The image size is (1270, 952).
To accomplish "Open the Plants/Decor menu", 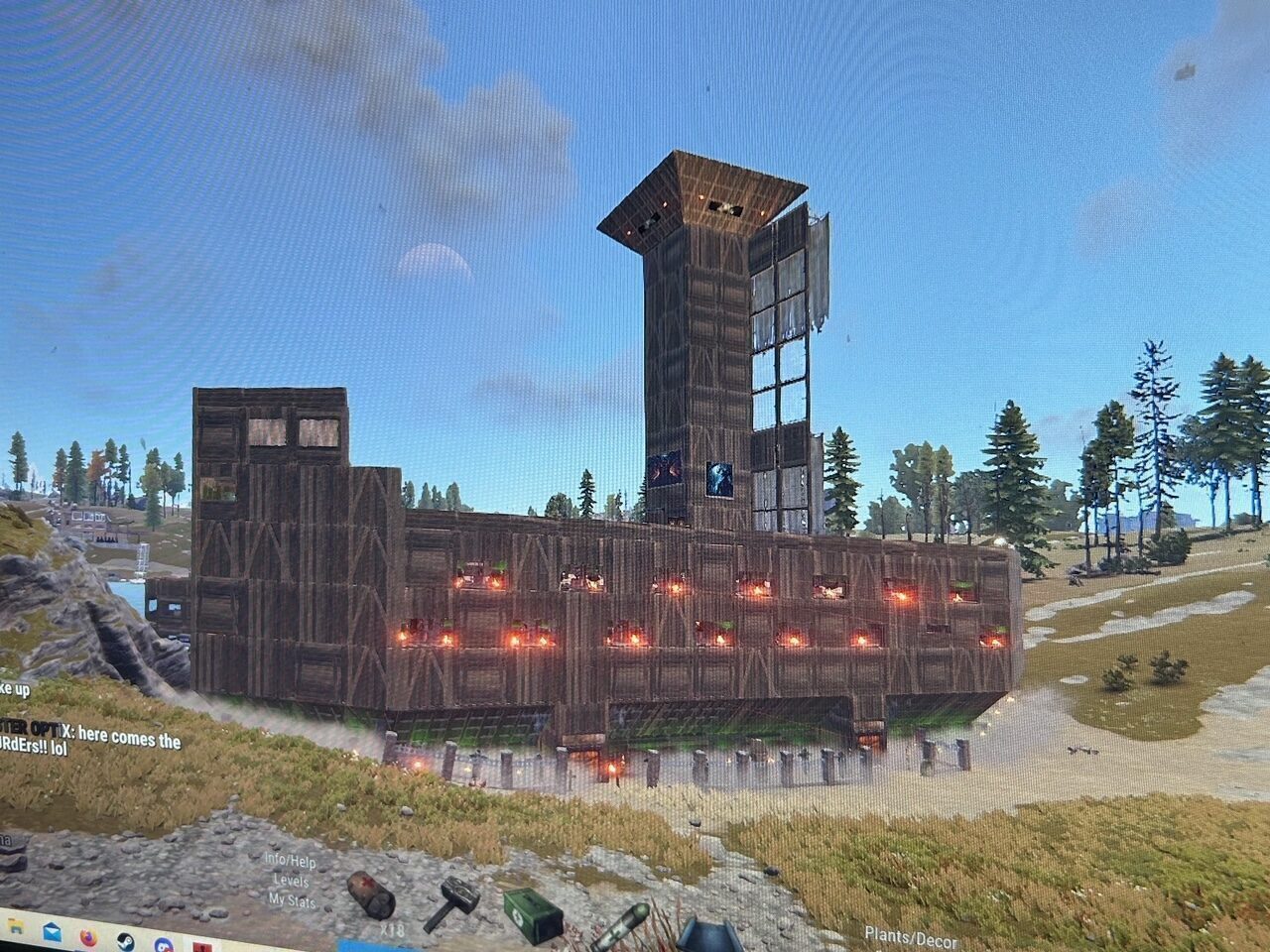I will click(910, 936).
